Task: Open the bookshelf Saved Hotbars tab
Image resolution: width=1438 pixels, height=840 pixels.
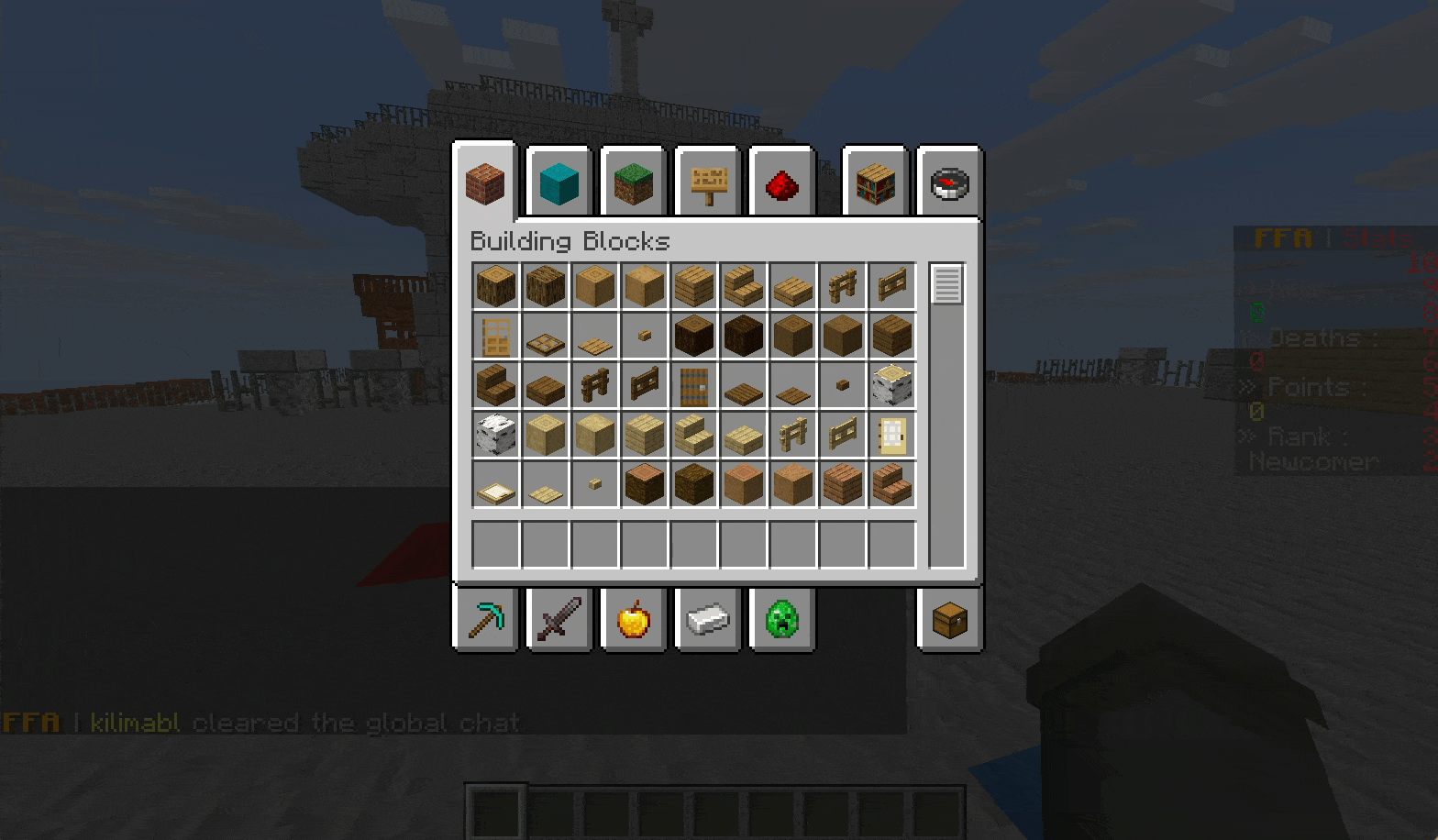Action: 875,183
